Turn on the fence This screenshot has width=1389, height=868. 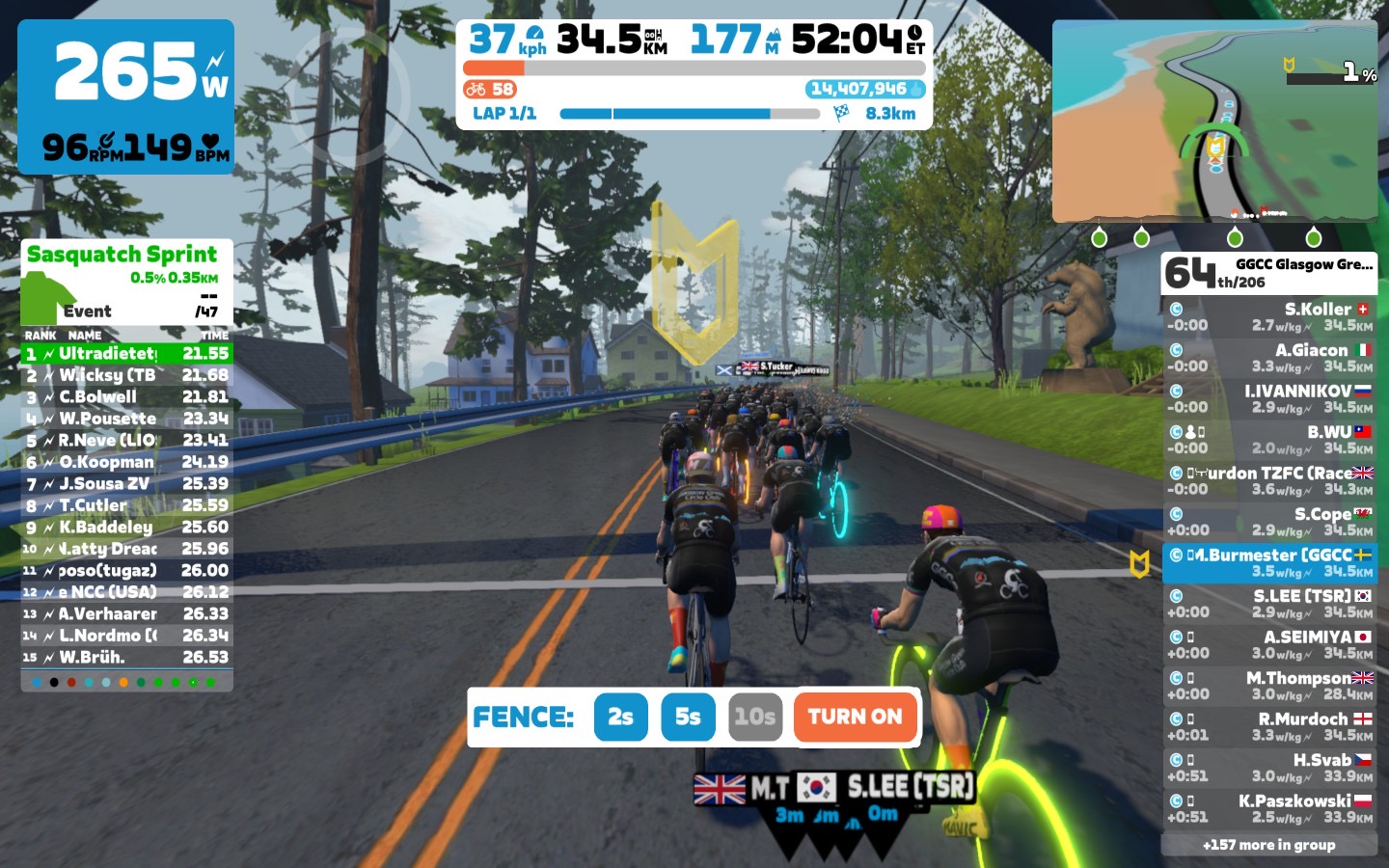point(855,717)
